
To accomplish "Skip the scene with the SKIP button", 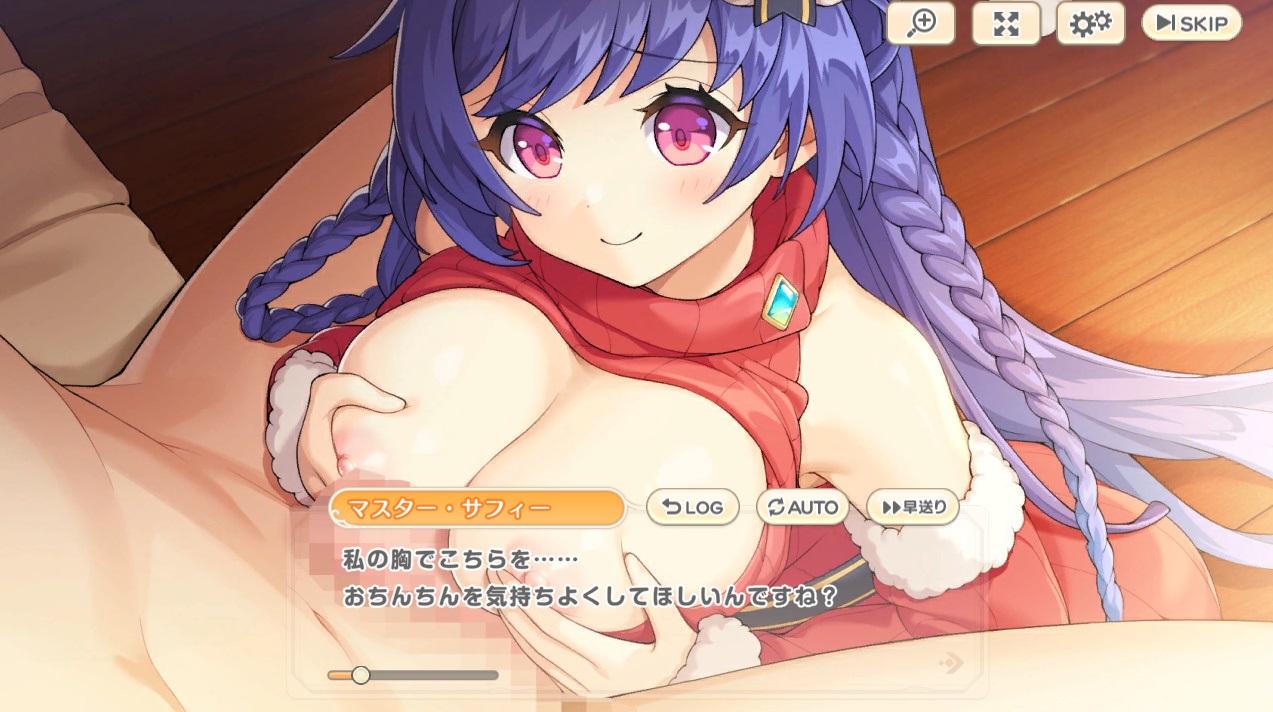I will pyautogui.click(x=1191, y=23).
